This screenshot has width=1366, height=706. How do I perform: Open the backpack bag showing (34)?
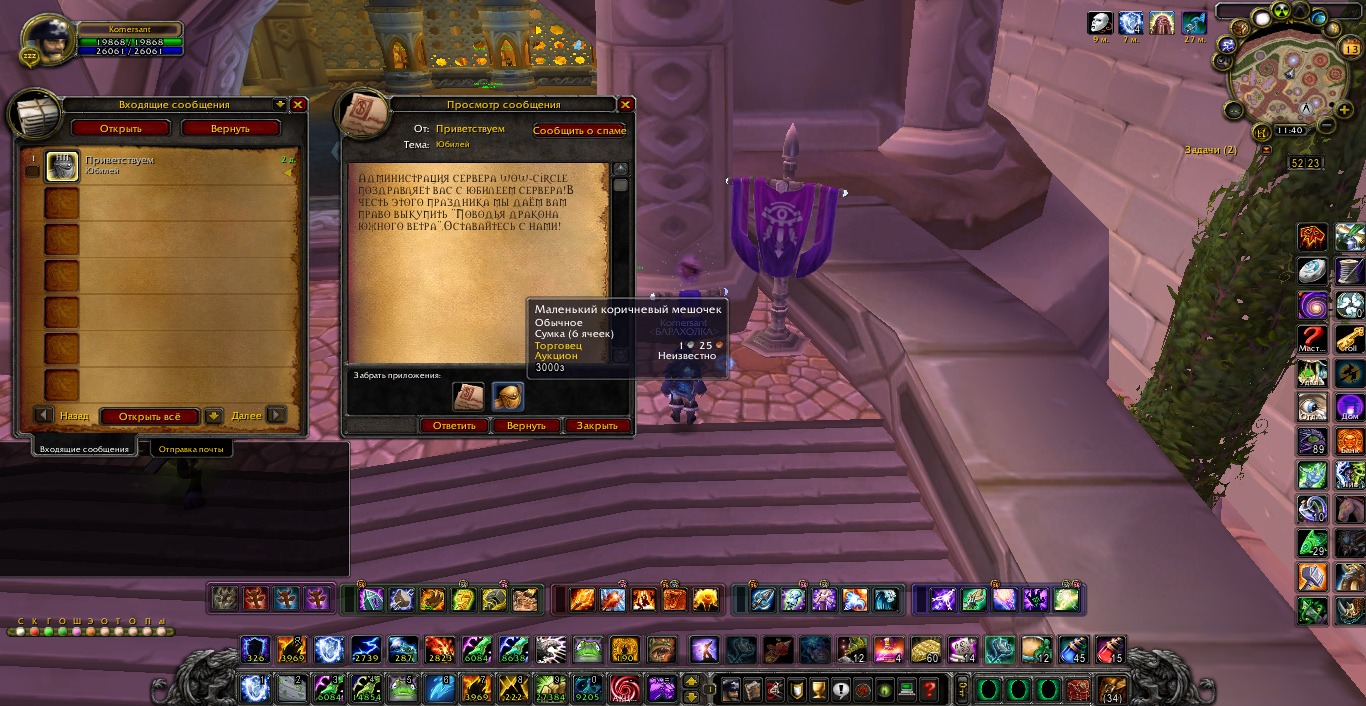[x=1111, y=689]
